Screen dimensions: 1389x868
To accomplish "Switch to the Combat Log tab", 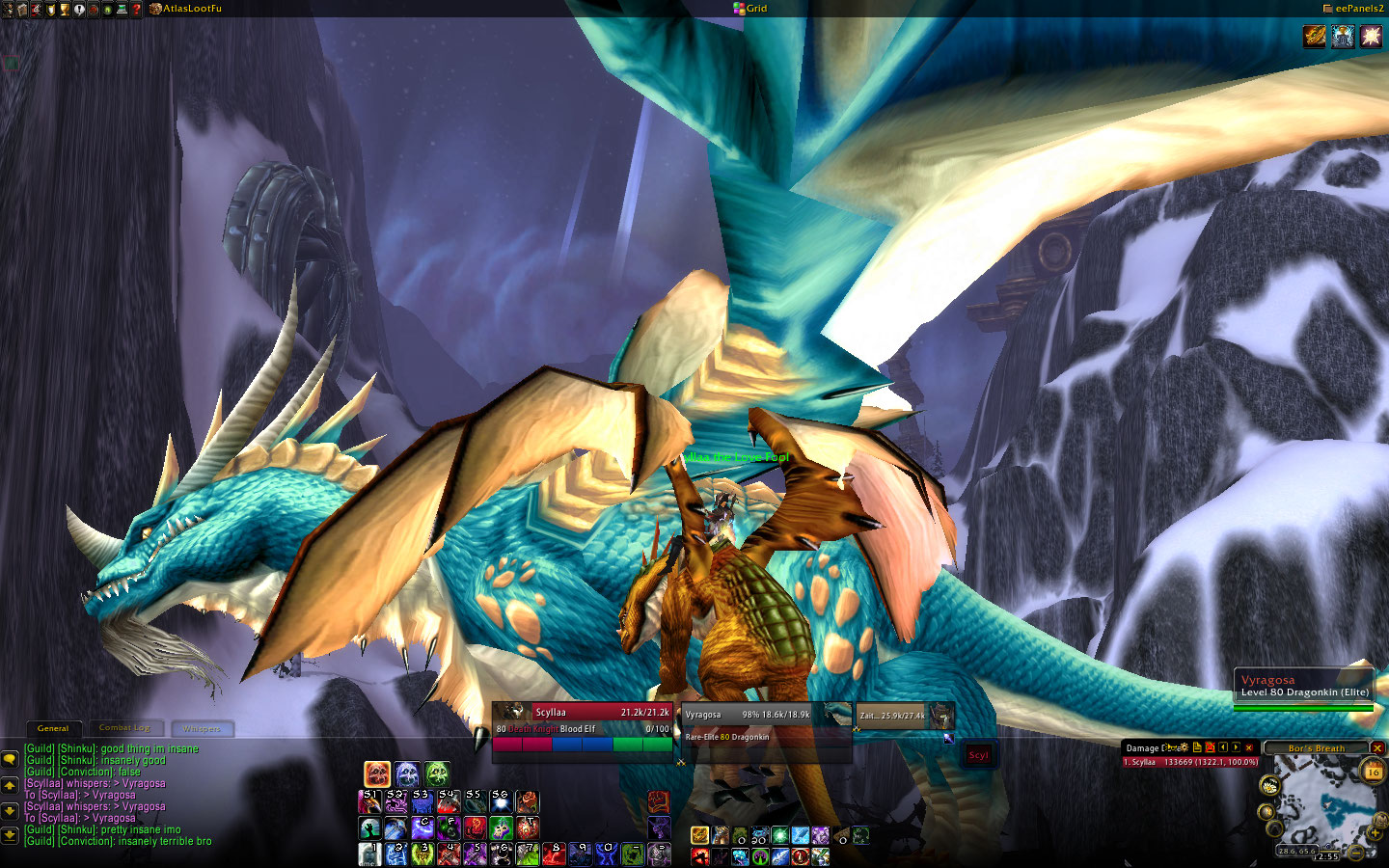I will [124, 728].
